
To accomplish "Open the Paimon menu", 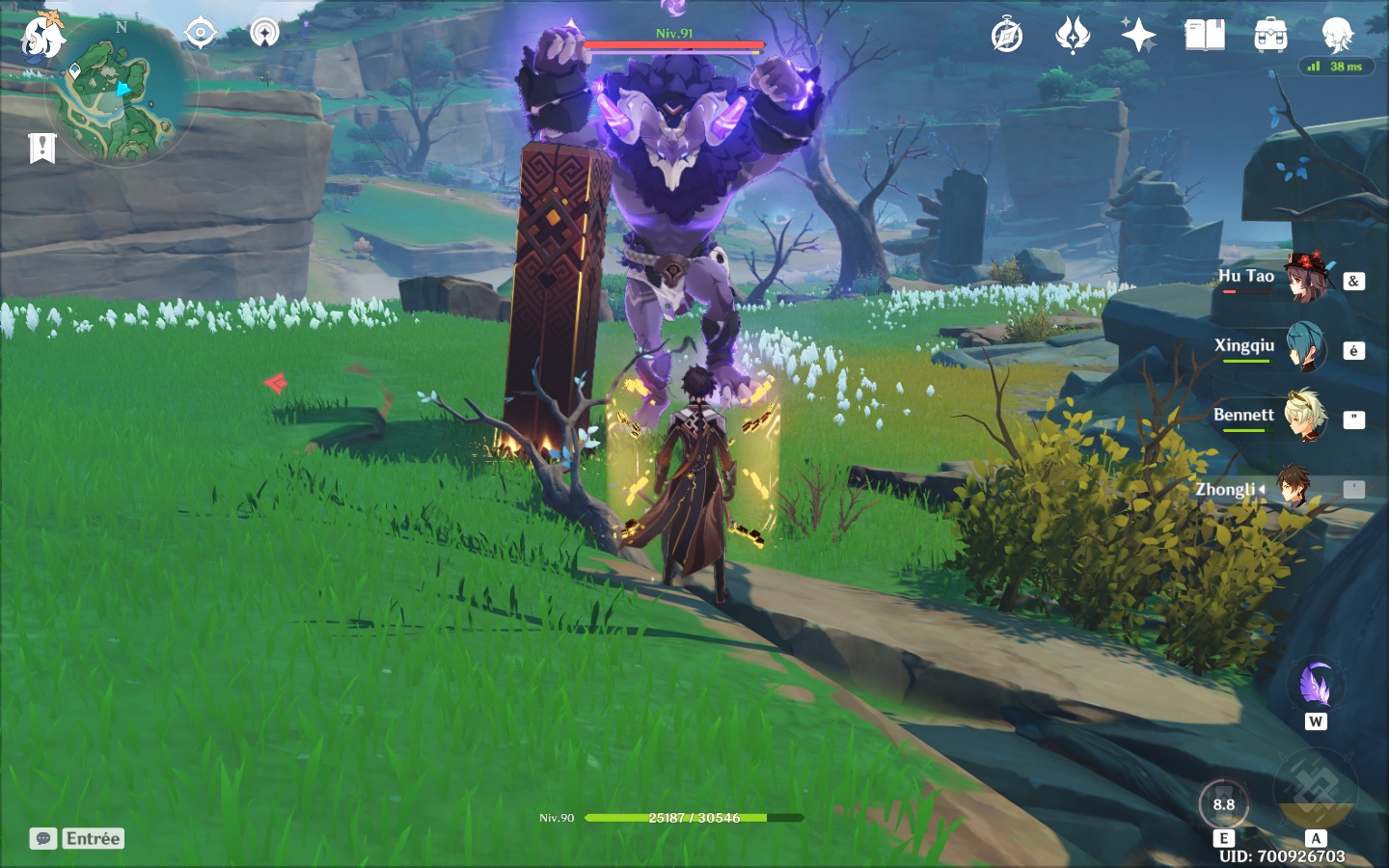I will [x=43, y=37].
